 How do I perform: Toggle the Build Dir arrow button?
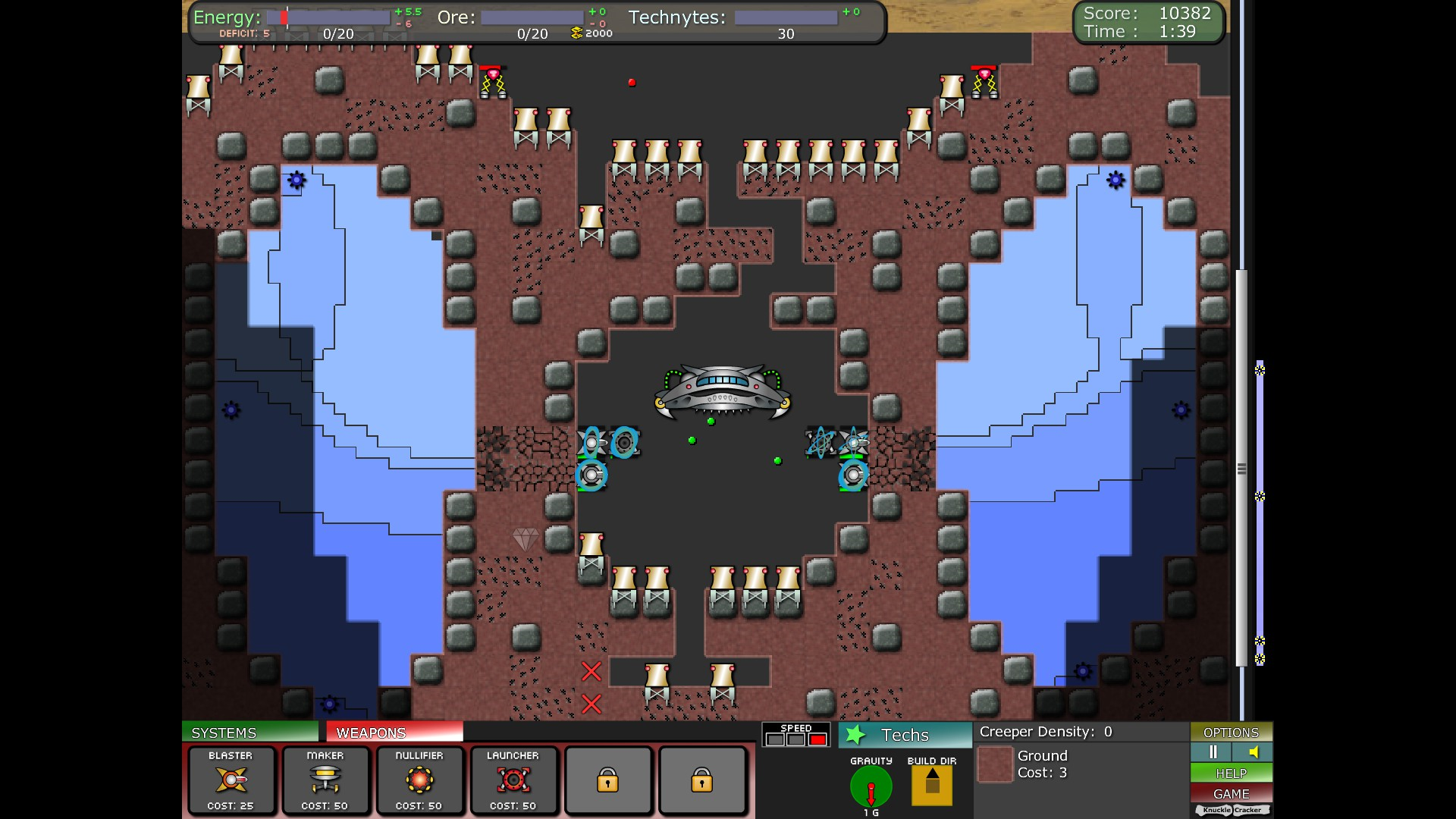click(x=932, y=786)
